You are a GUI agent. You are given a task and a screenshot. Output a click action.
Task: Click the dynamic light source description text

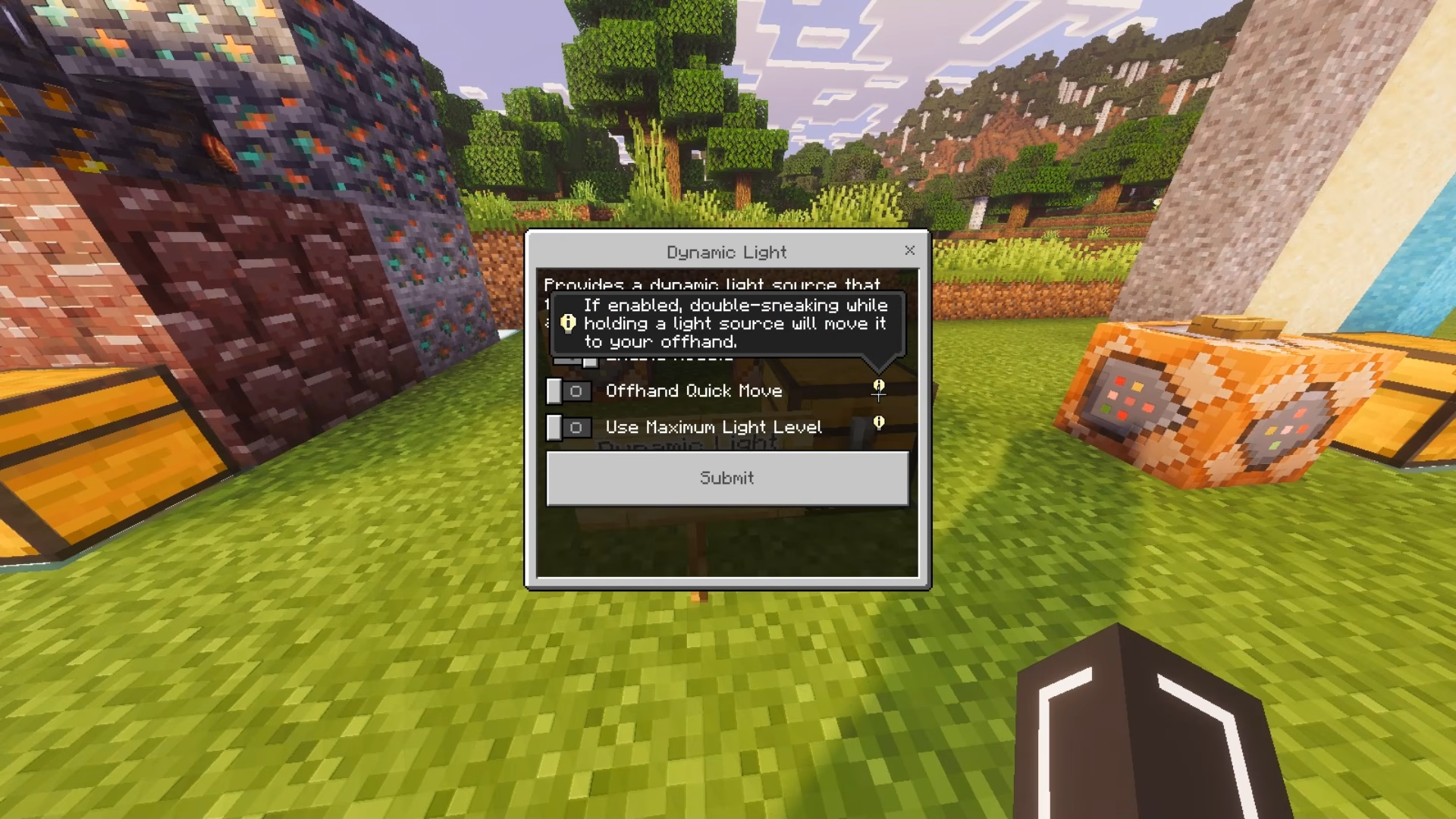(711, 286)
